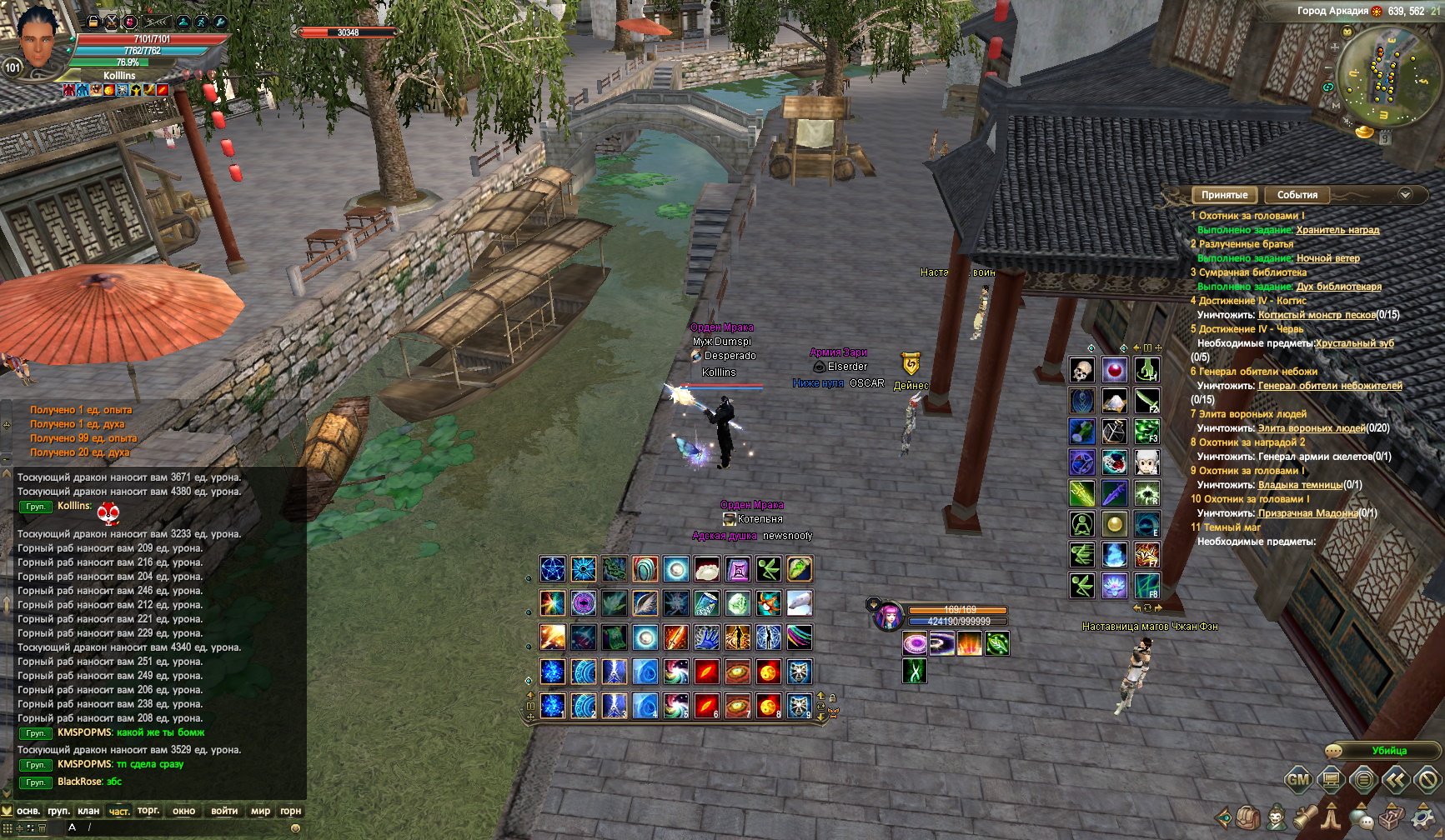Follow the Ночной ветер quest link
Image resolution: width=1445 pixels, height=840 pixels.
(x=1327, y=258)
